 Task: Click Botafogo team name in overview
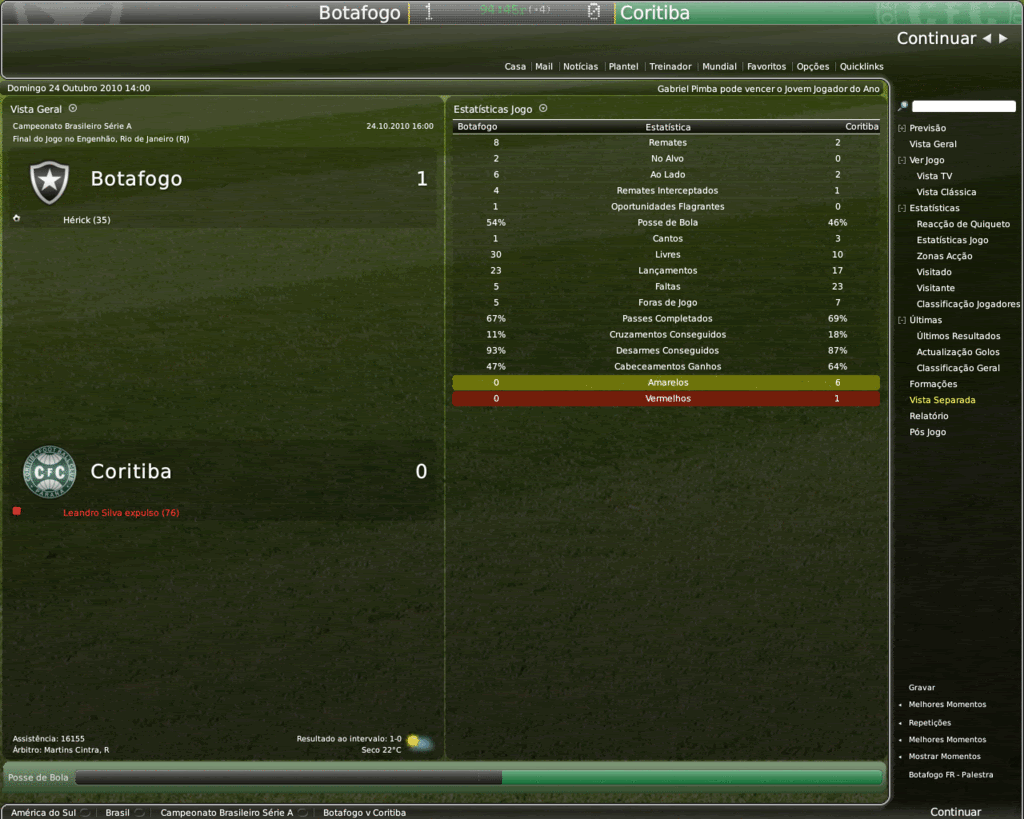coord(136,179)
